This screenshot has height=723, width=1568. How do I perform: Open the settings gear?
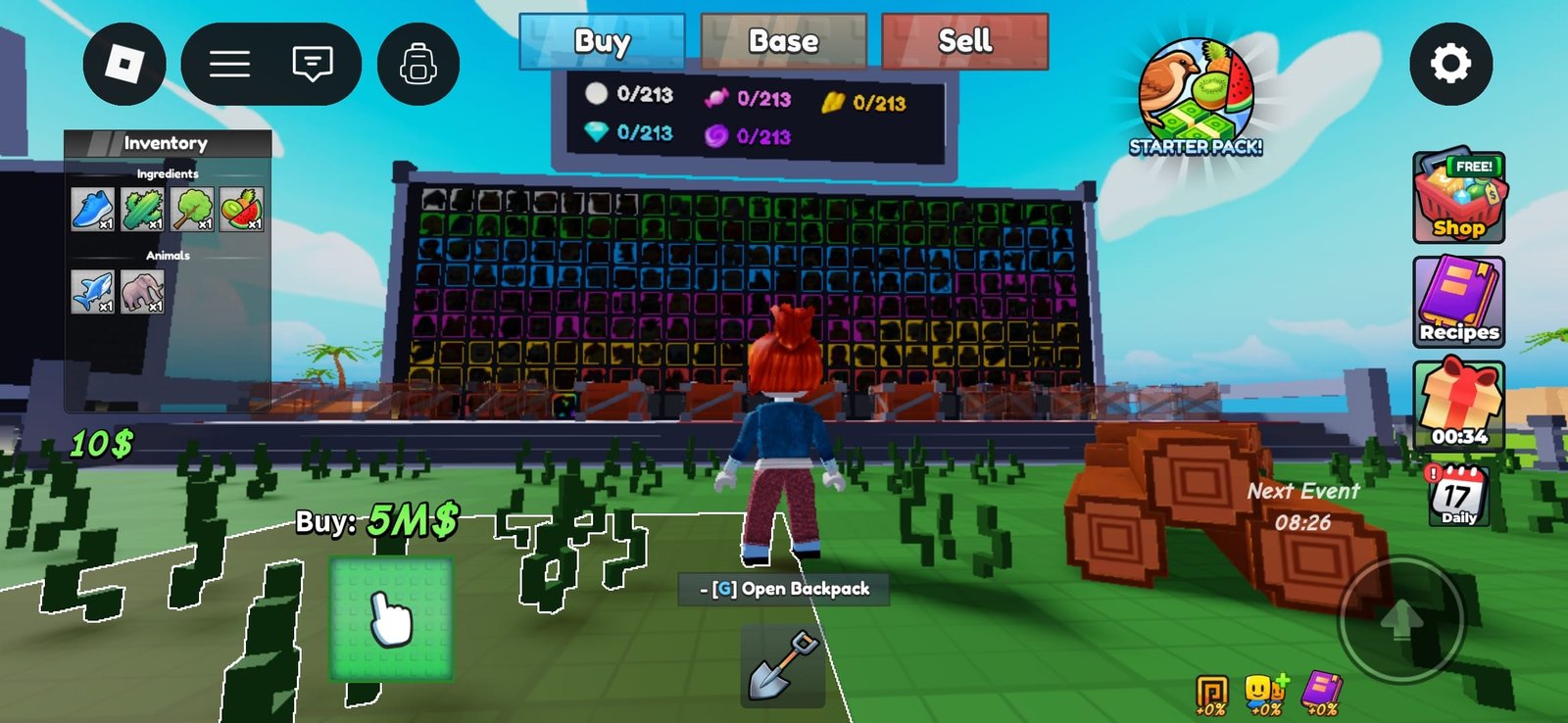[1450, 64]
